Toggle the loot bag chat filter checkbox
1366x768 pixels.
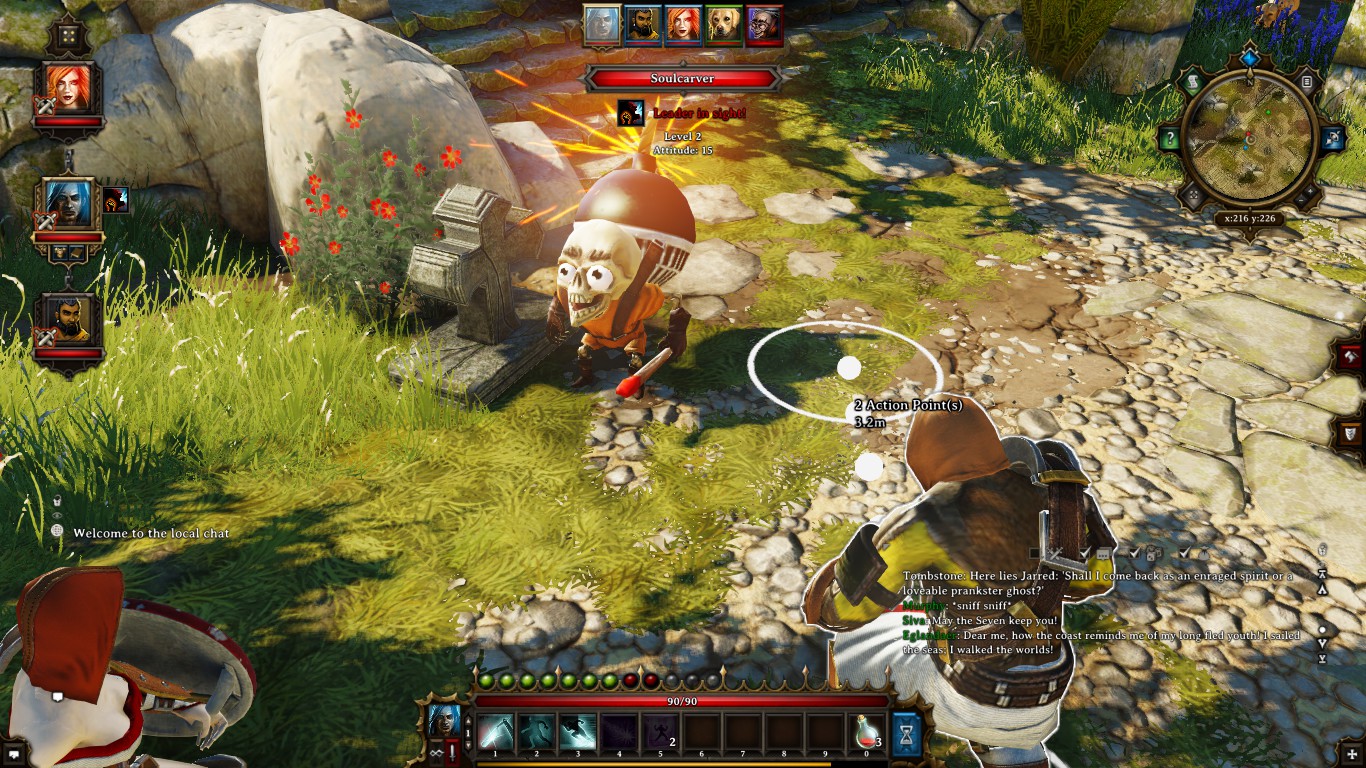coord(1183,554)
